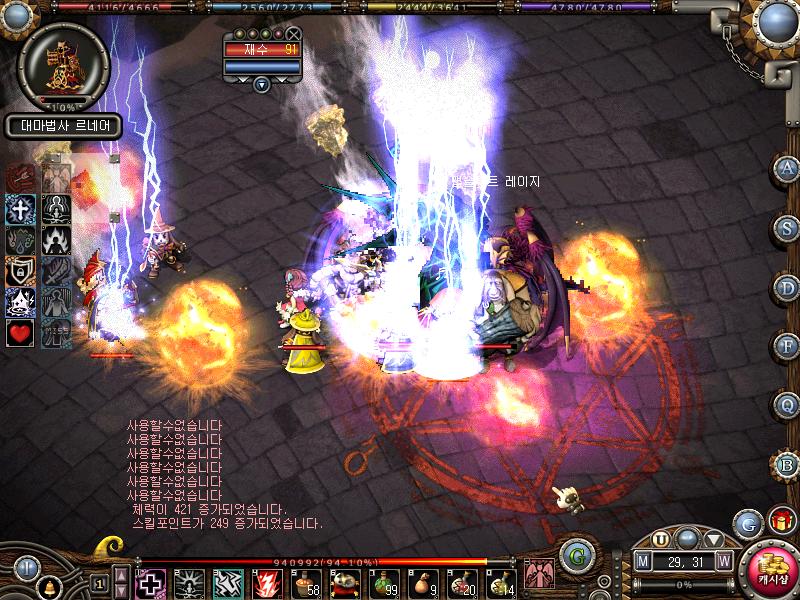800x600 pixels.
Task: Click the gift box icon
Action: 779,521
